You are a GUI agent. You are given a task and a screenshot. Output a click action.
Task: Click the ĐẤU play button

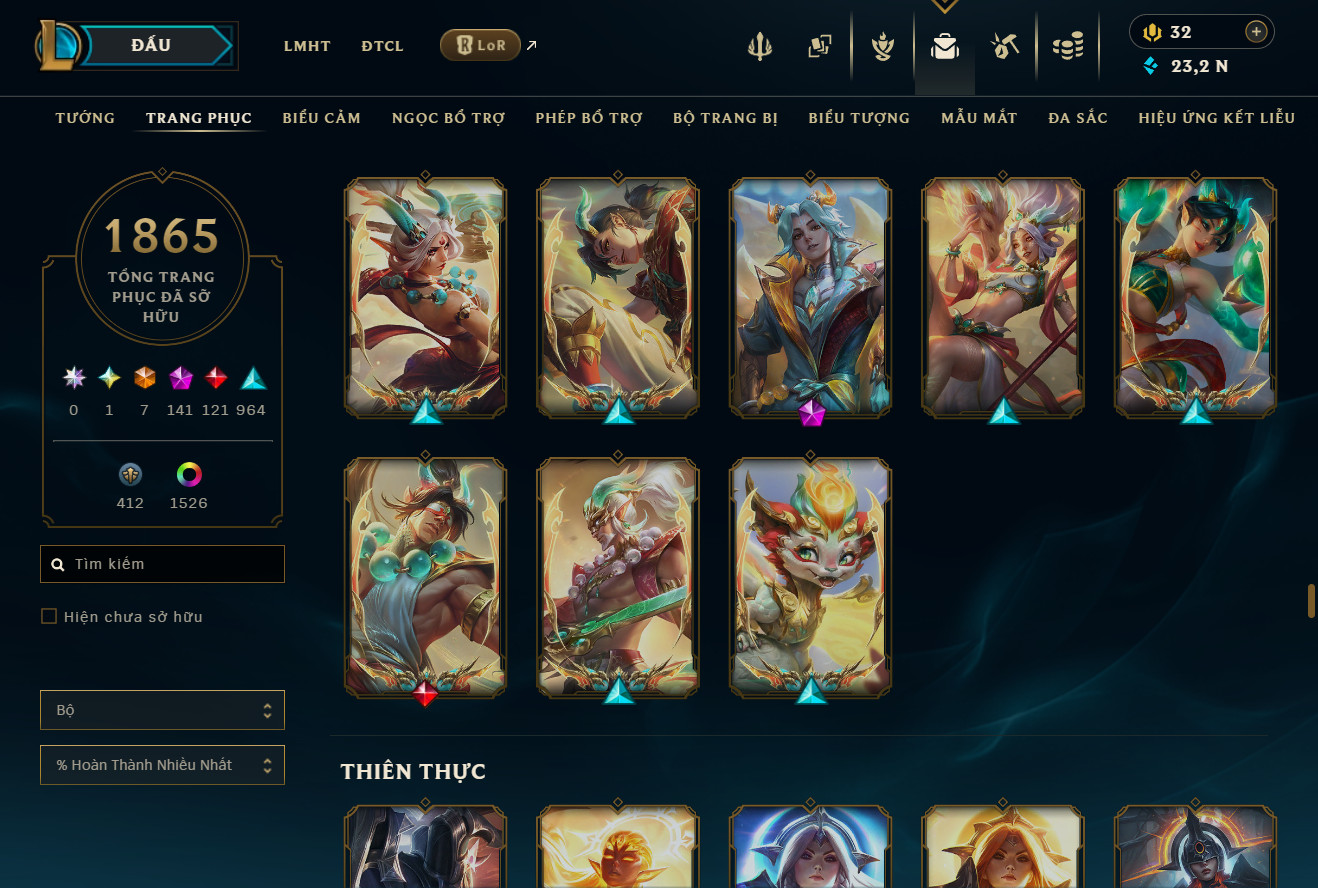pyautogui.click(x=151, y=45)
